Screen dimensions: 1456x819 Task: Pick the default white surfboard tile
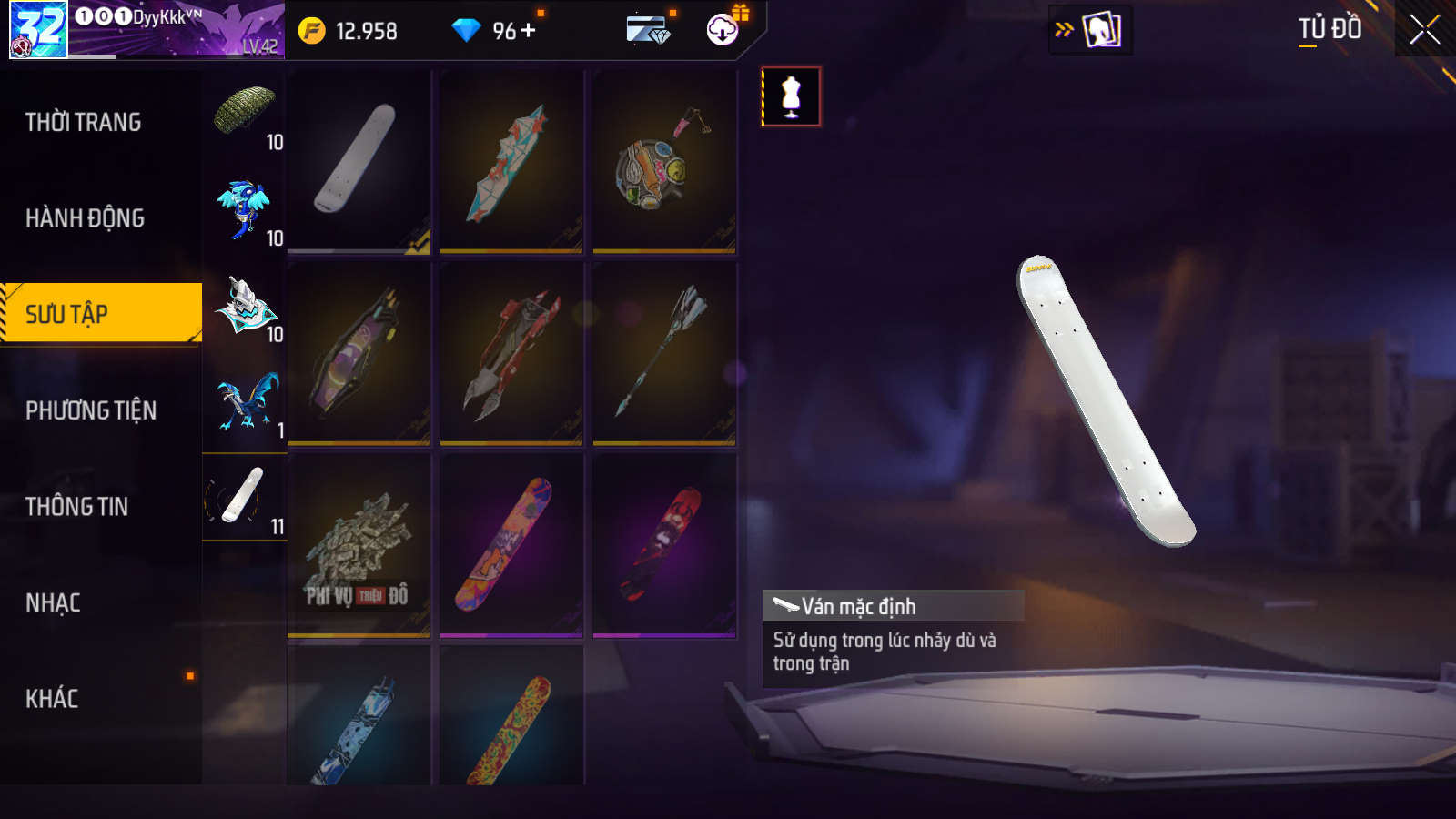coord(359,161)
